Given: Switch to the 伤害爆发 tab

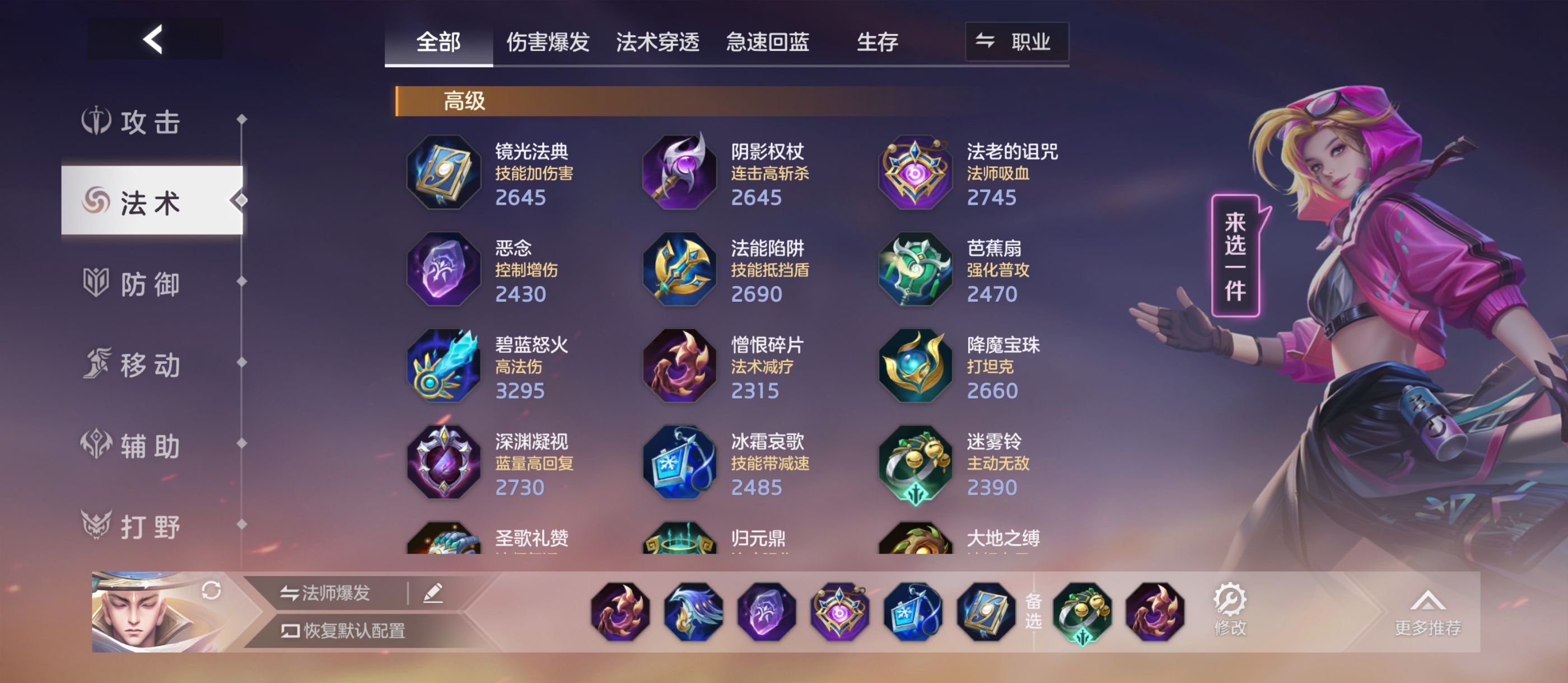Looking at the screenshot, I should pyautogui.click(x=548, y=41).
